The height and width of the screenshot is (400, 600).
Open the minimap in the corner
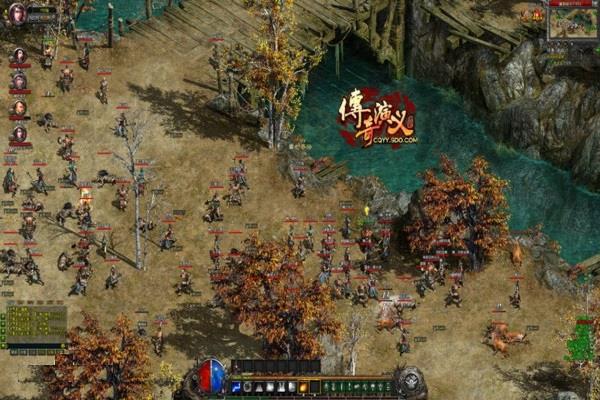pos(571,24)
